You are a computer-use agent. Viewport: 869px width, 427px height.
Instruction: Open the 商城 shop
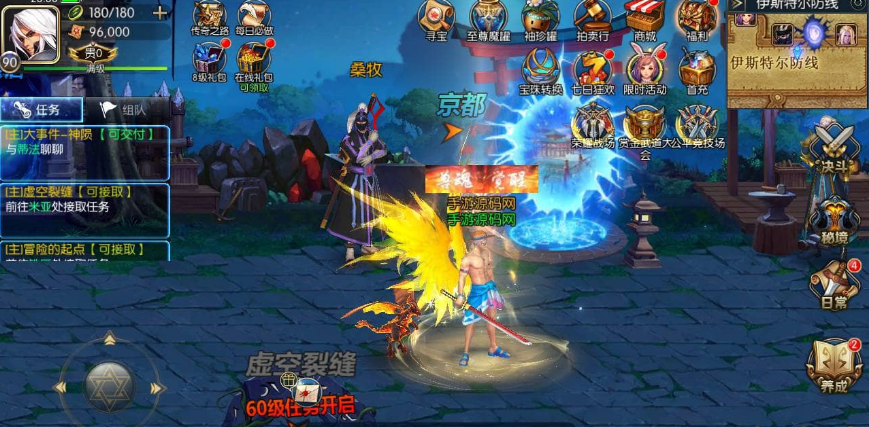[x=645, y=18]
